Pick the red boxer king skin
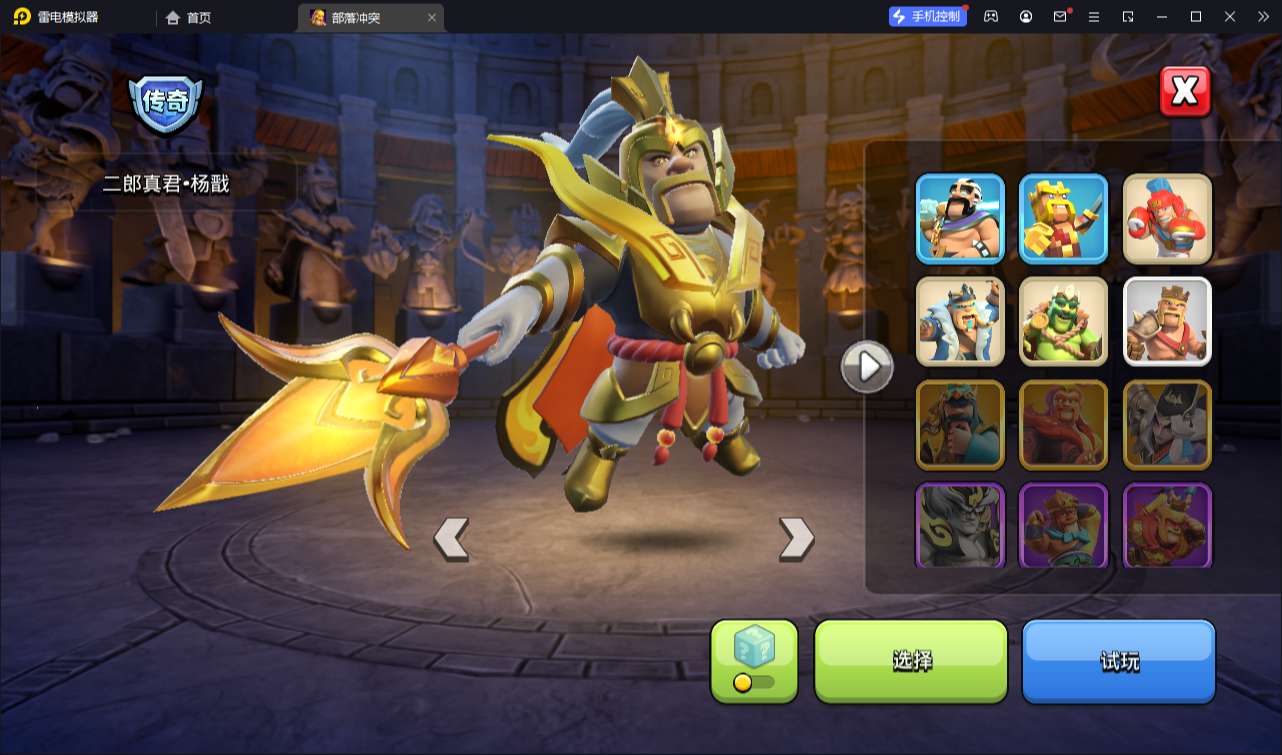Viewport: 1282px width, 755px height. (x=1167, y=219)
